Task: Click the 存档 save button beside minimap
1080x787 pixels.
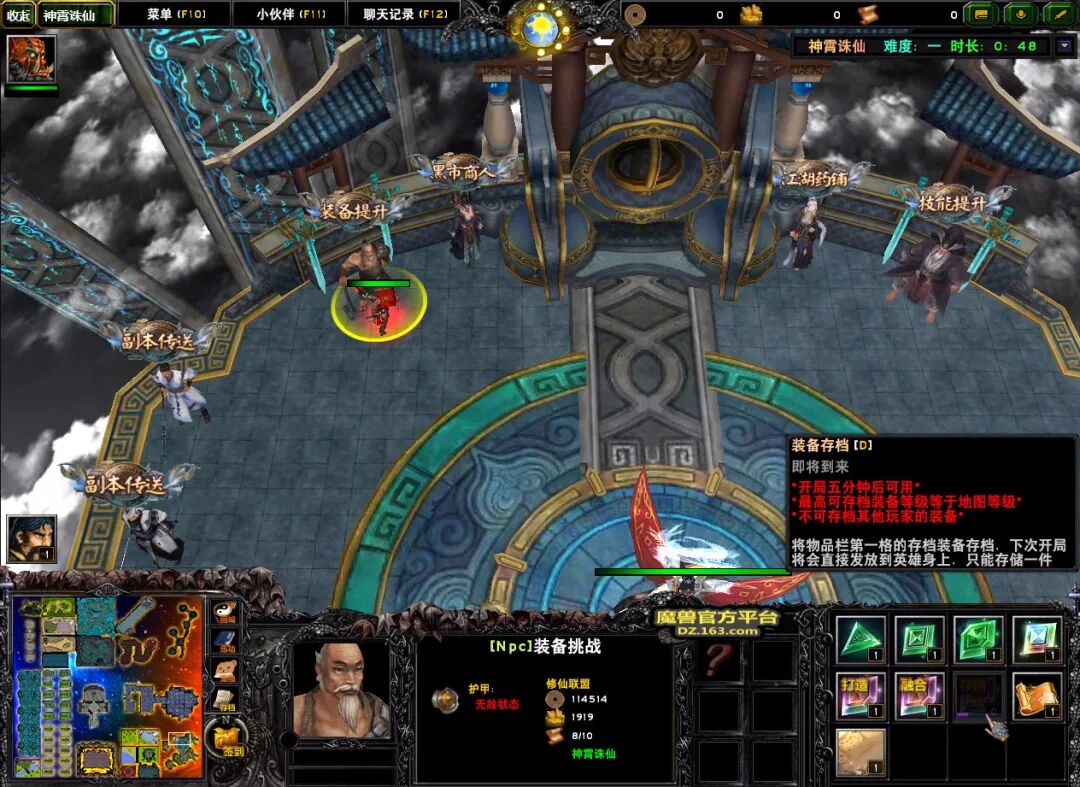Action: tap(226, 699)
